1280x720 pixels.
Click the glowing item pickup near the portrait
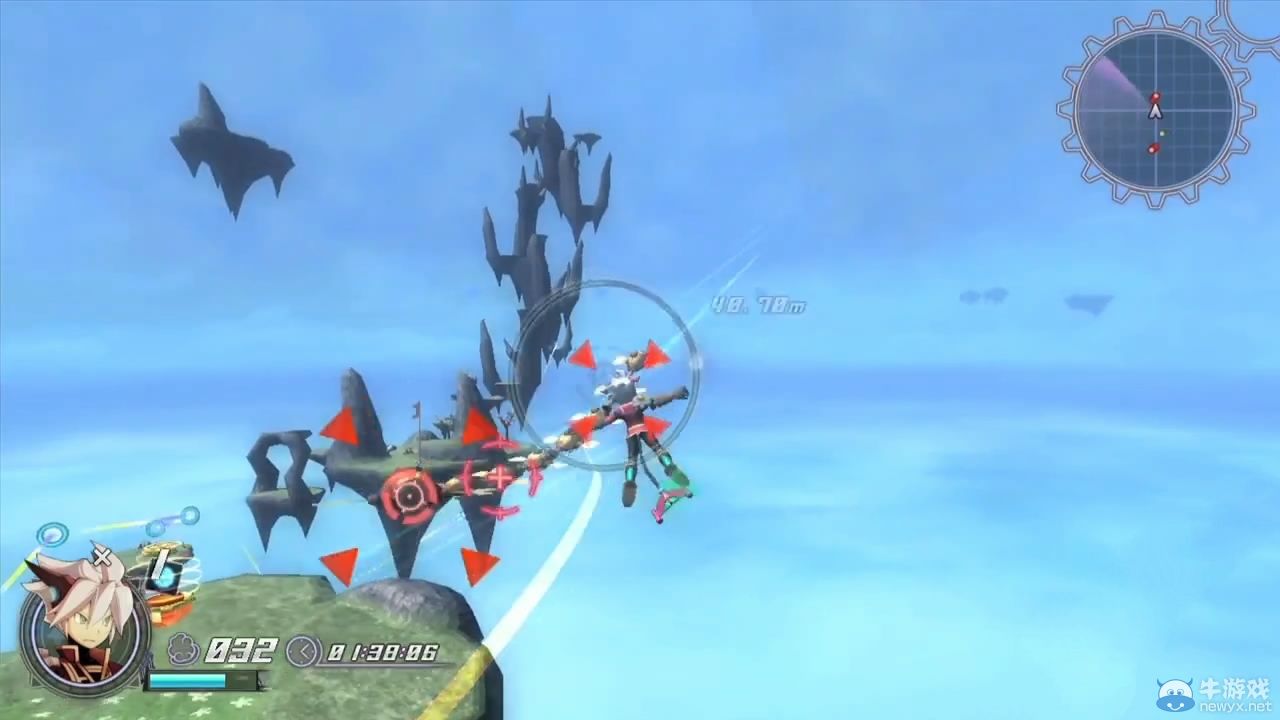(x=168, y=576)
